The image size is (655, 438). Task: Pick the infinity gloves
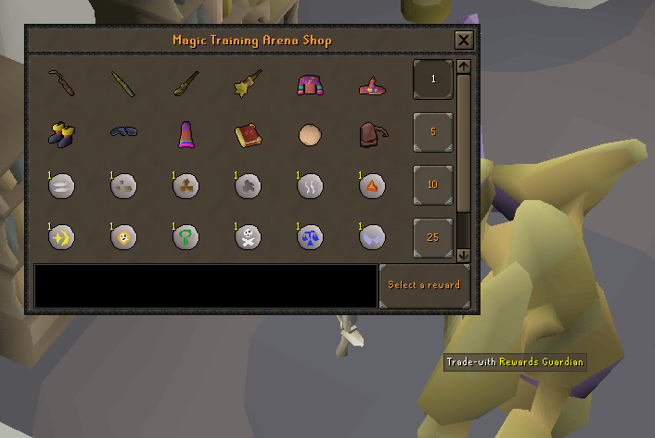click(123, 132)
